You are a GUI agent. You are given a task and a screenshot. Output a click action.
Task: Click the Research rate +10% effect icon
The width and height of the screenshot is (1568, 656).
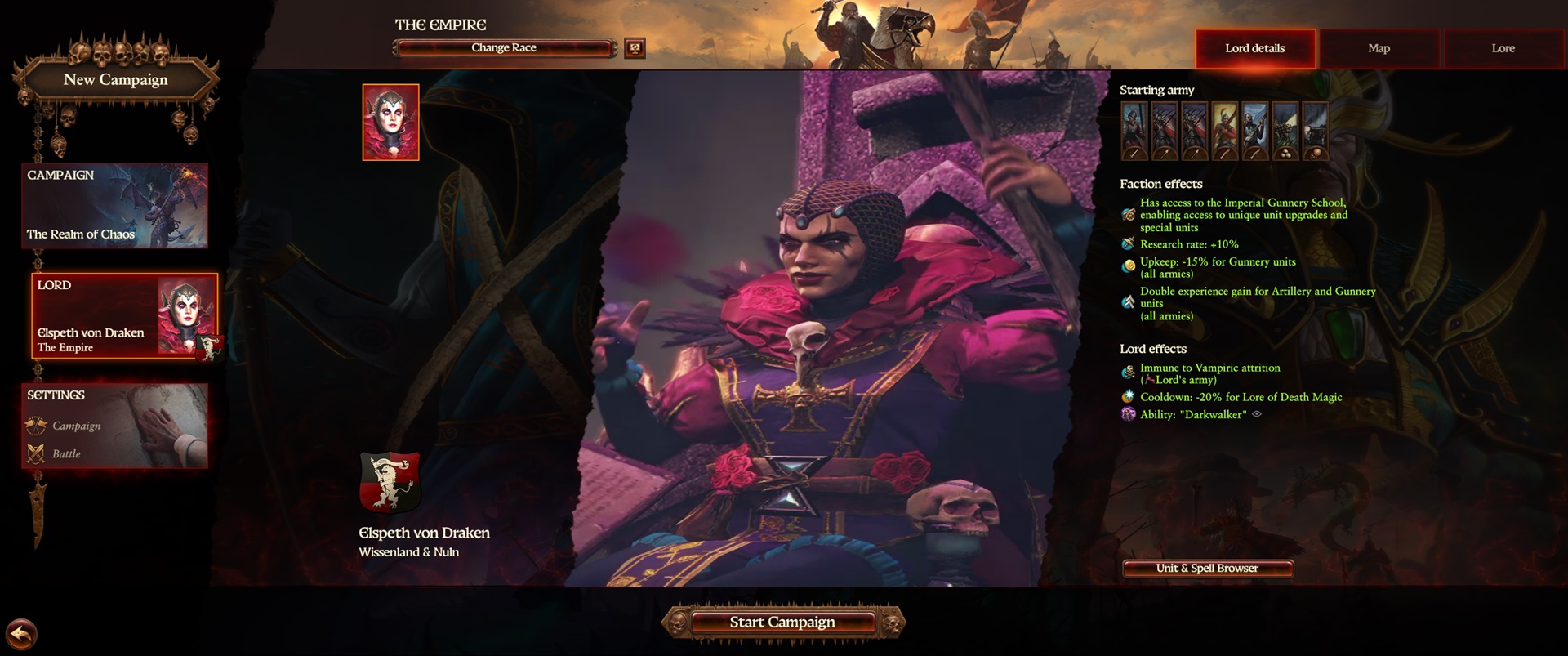1128,243
